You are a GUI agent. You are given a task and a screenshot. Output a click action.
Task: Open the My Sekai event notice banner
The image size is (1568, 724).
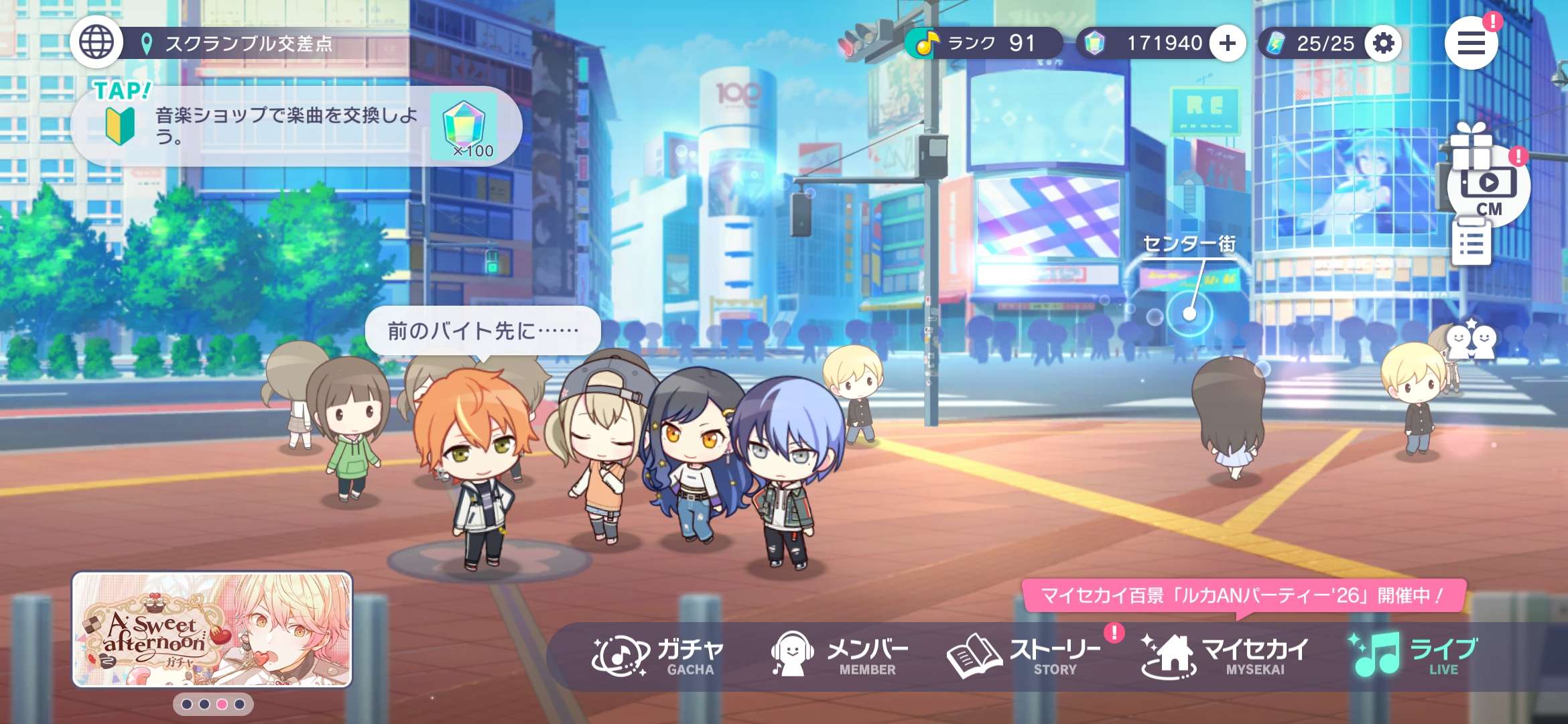click(1243, 595)
